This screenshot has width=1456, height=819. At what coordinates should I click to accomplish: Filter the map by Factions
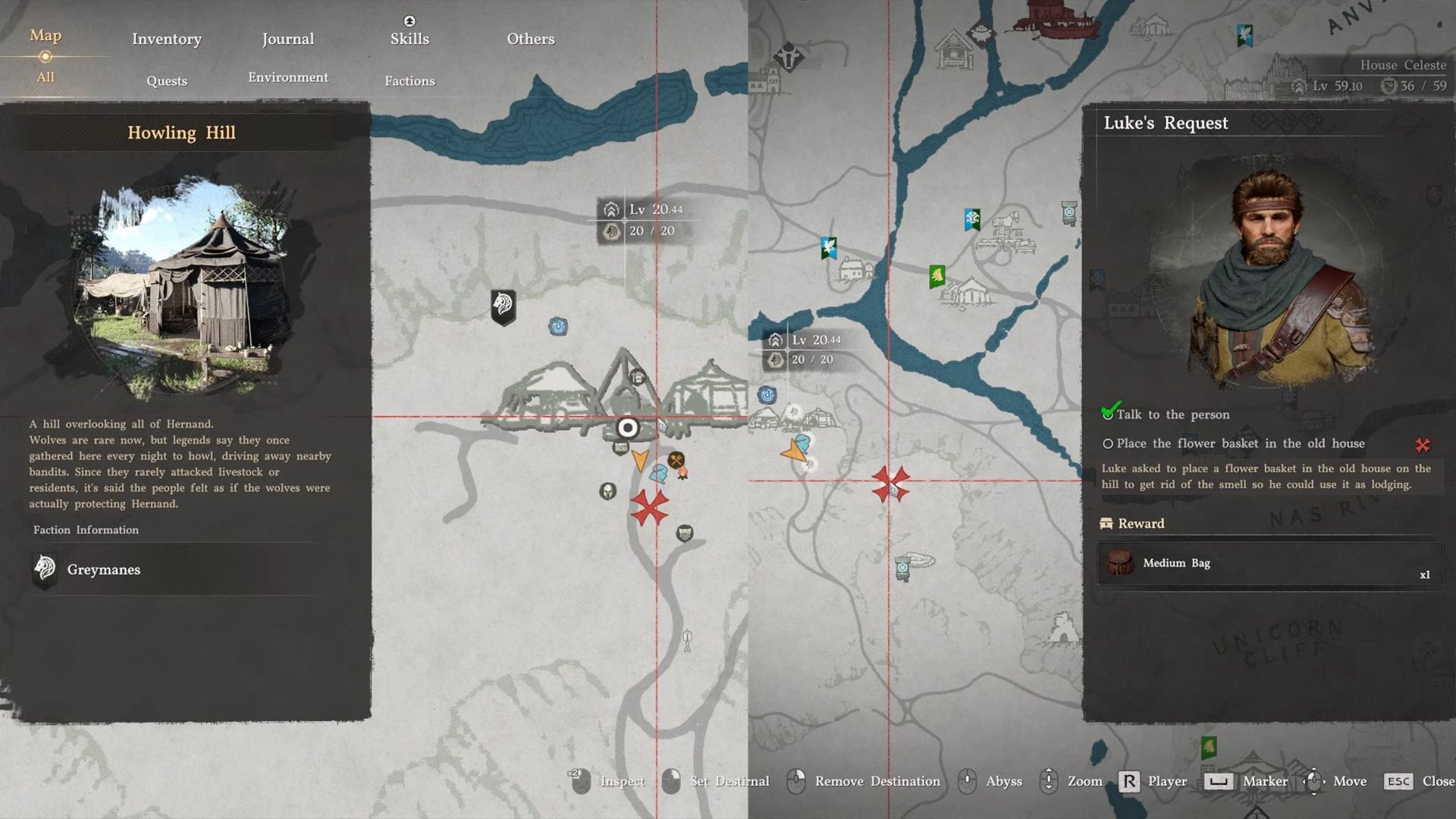(x=409, y=81)
